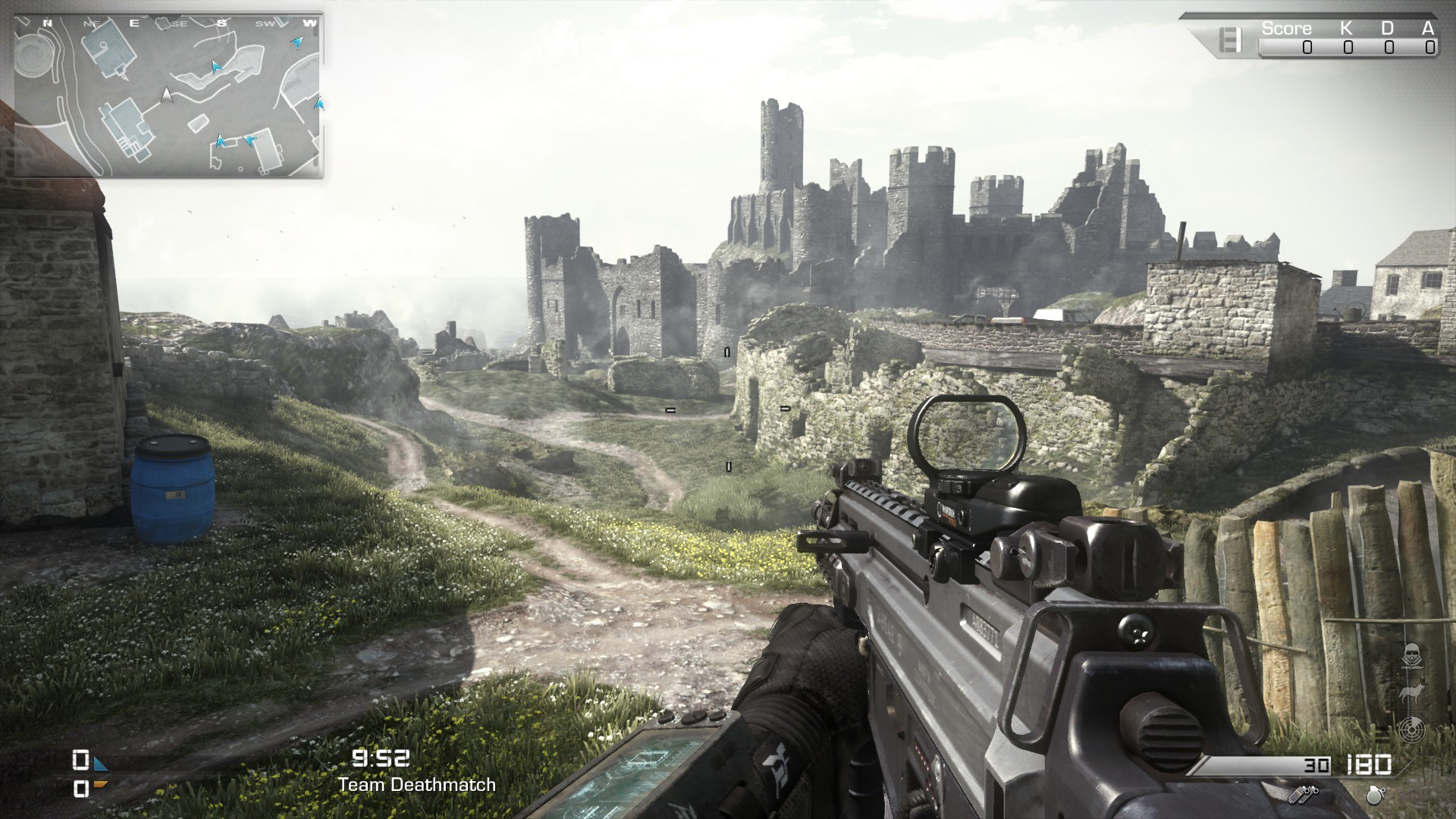Select the juggernaut mask killstreak icon

(x=1412, y=656)
